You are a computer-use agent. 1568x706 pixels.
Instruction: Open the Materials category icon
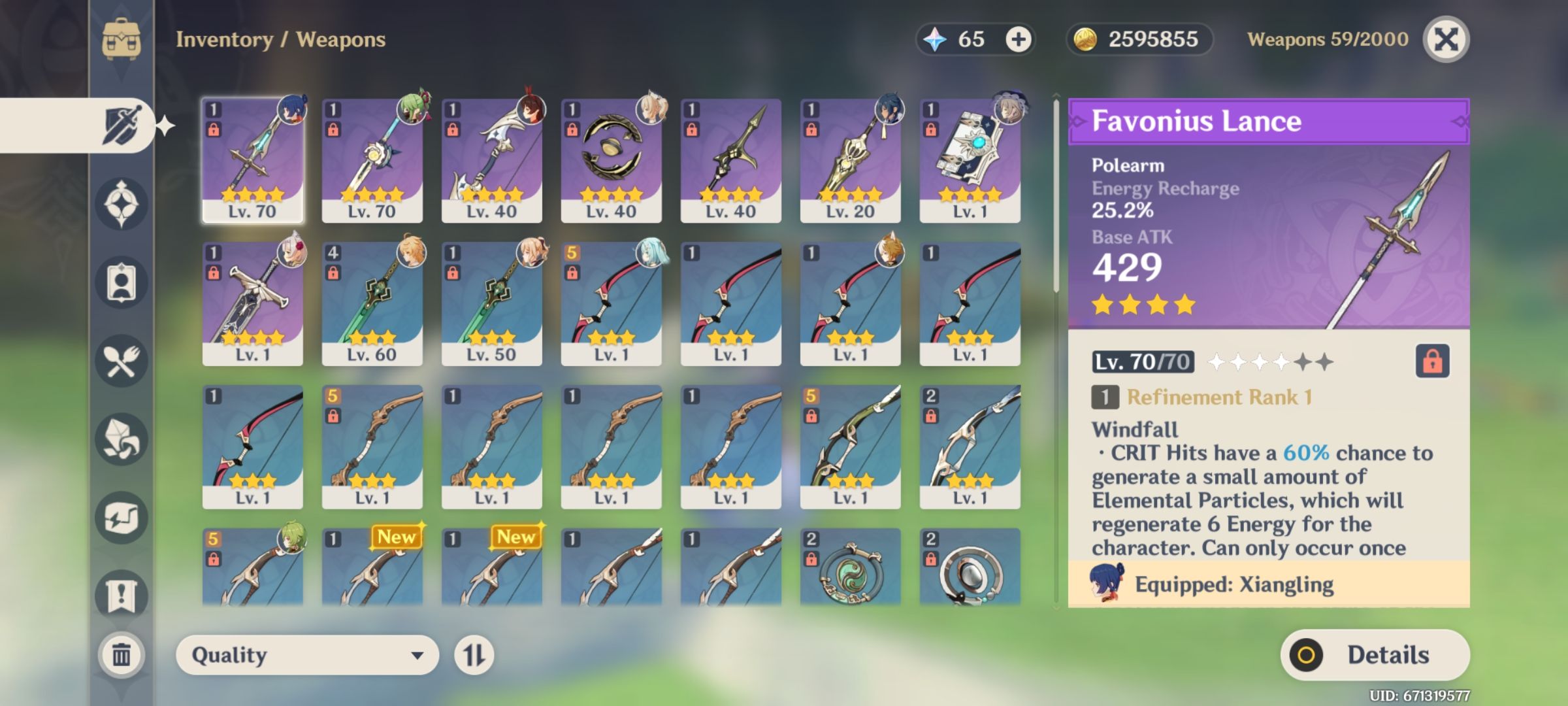click(122, 437)
